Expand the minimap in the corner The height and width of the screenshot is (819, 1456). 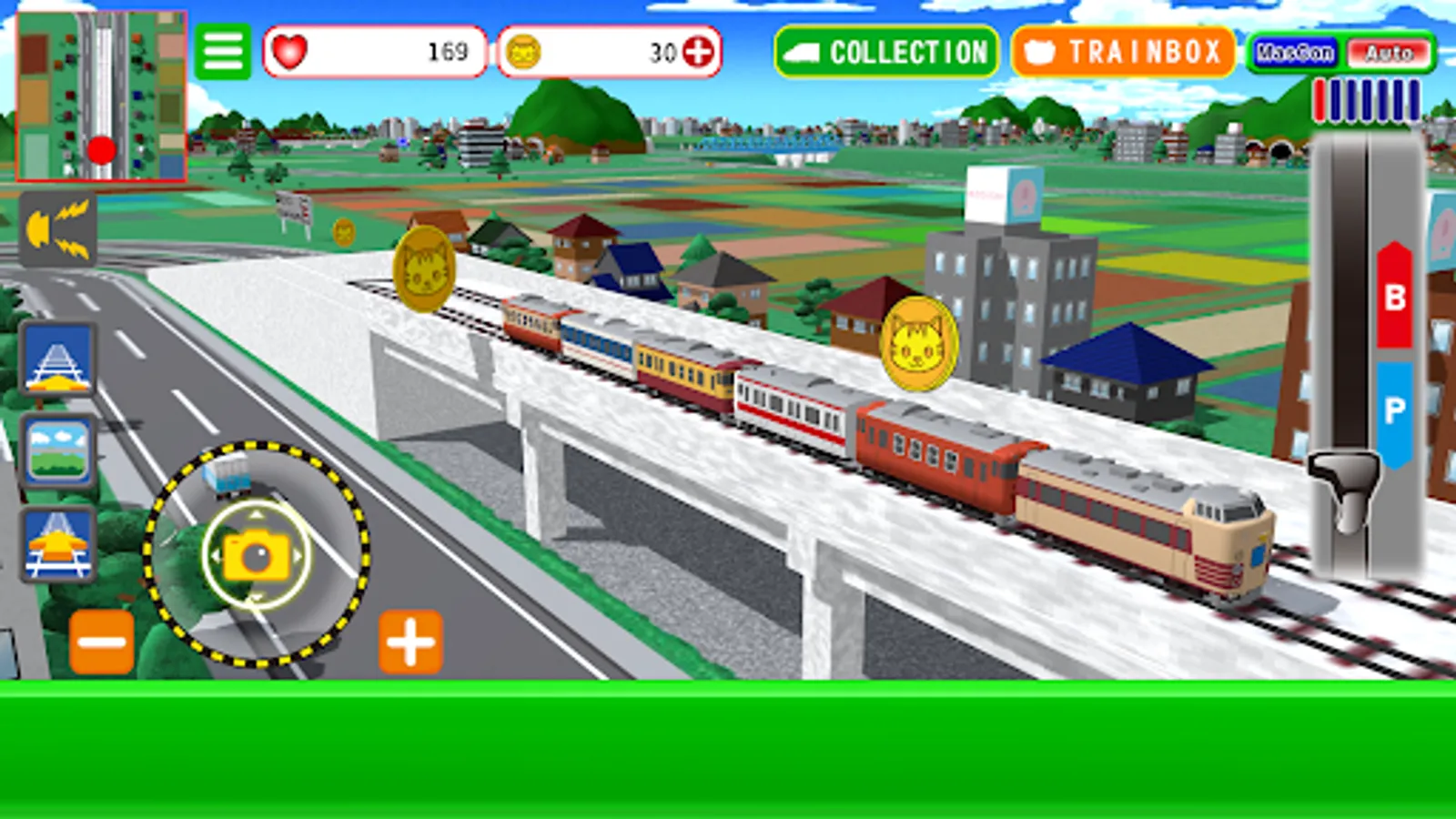tap(102, 96)
